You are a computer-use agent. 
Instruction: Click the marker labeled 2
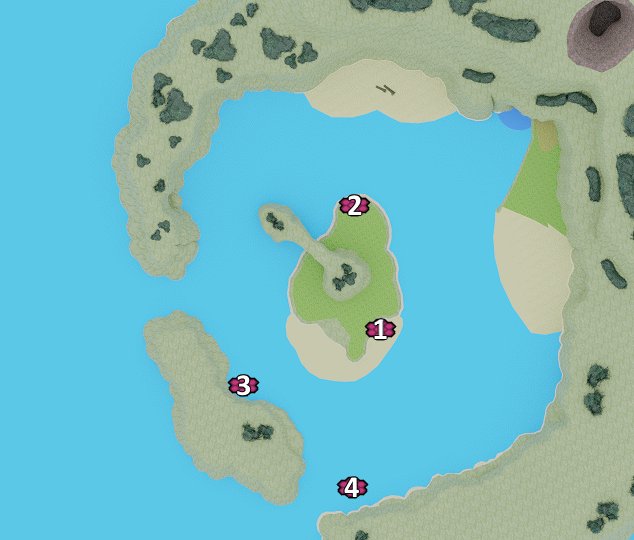[x=354, y=206]
